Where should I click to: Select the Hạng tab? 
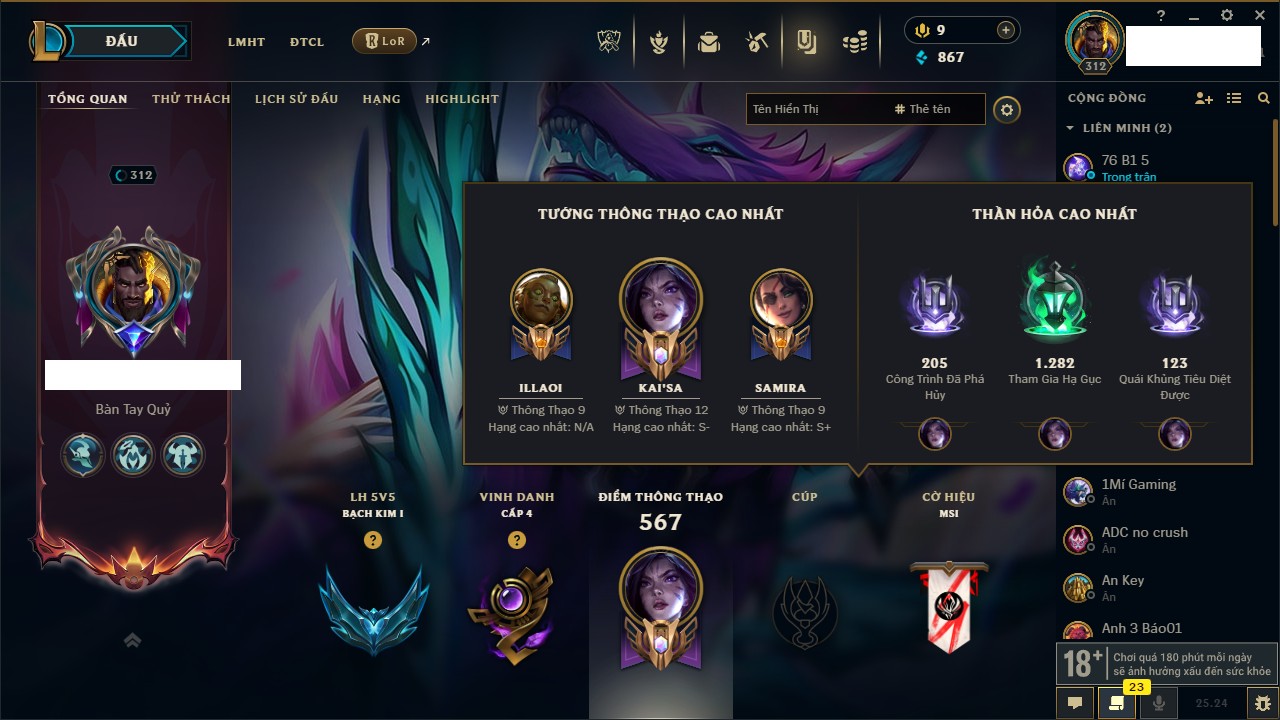(381, 99)
